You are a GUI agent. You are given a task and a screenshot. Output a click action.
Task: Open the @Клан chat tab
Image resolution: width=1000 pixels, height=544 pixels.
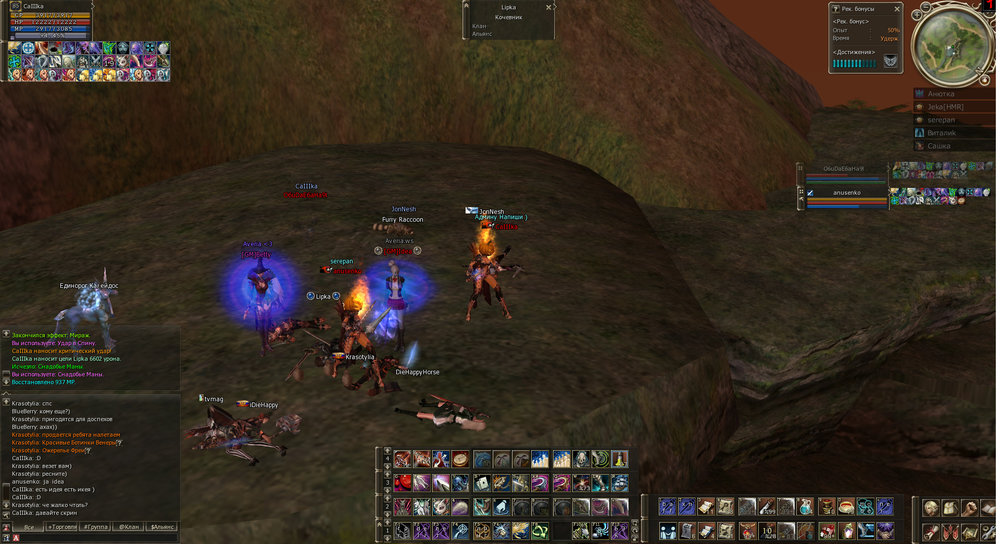click(129, 526)
